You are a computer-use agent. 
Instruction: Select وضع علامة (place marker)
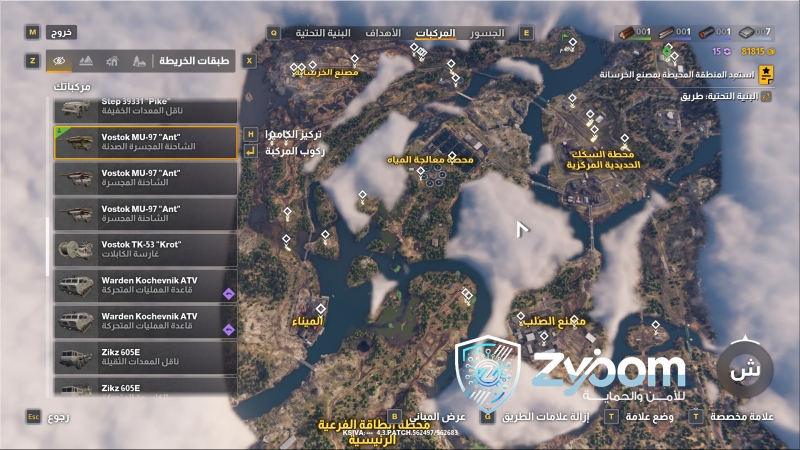[x=647, y=415]
